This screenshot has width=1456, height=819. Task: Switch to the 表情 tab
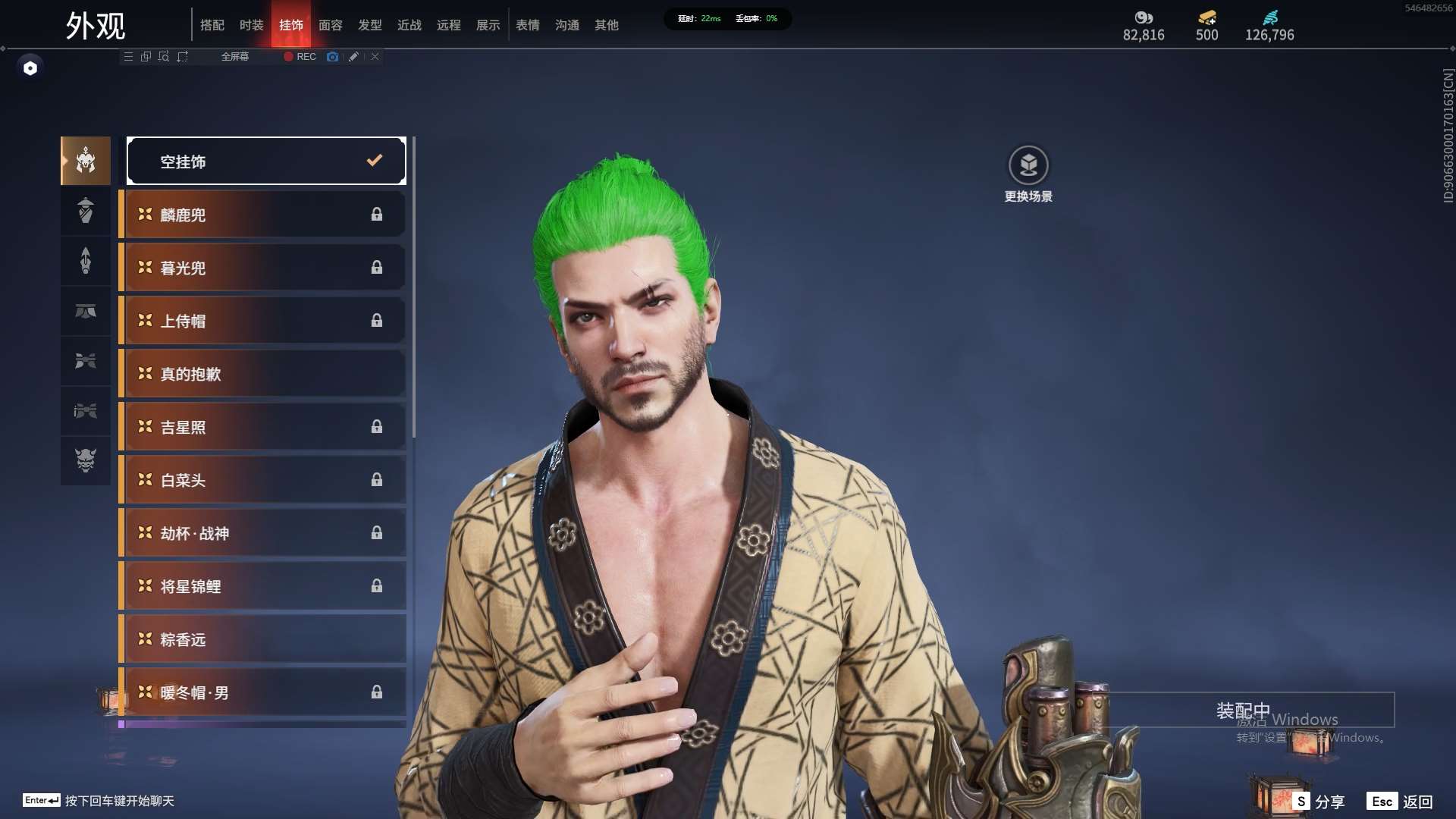click(x=527, y=25)
